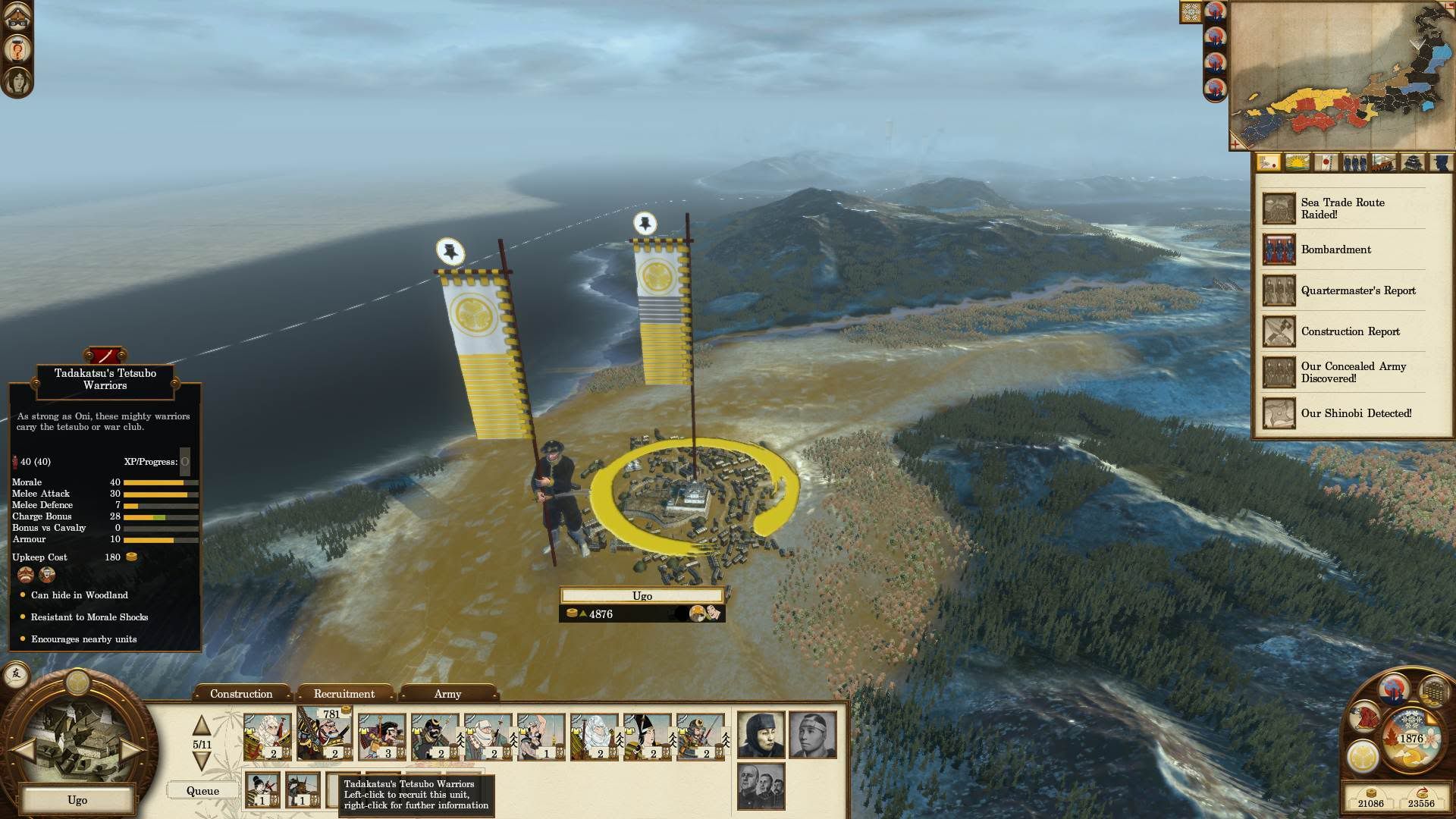Screen dimensions: 1456x819
Task: End turn via the 1876 season dial
Action: click(1410, 738)
